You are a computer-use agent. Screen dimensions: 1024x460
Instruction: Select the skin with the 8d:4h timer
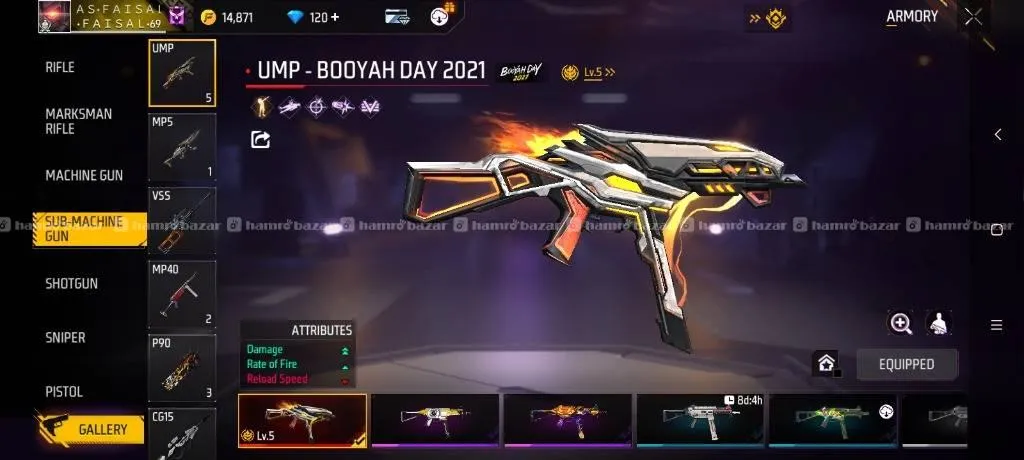coord(700,420)
